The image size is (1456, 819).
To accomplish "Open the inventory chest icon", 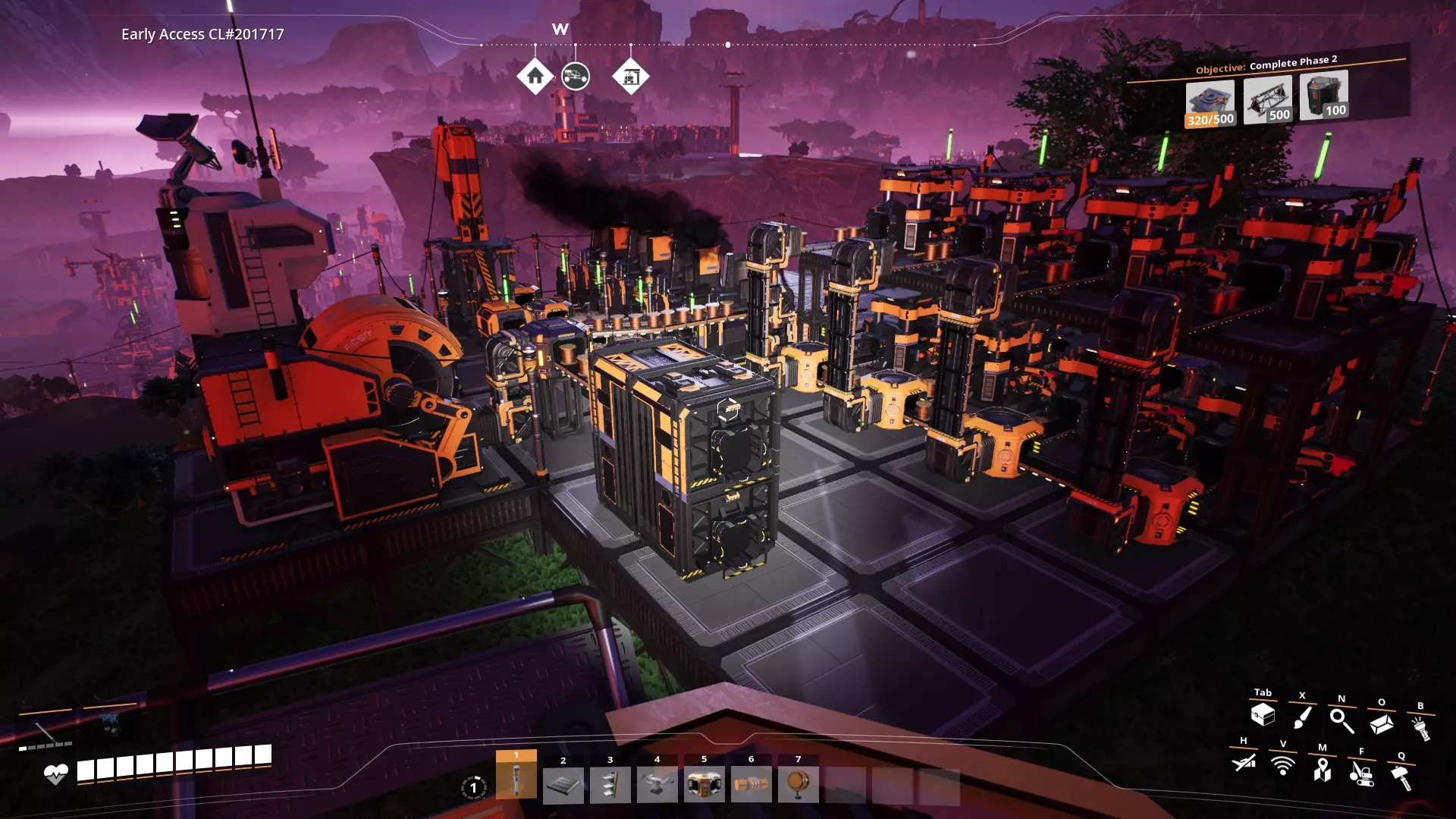I will [1263, 714].
